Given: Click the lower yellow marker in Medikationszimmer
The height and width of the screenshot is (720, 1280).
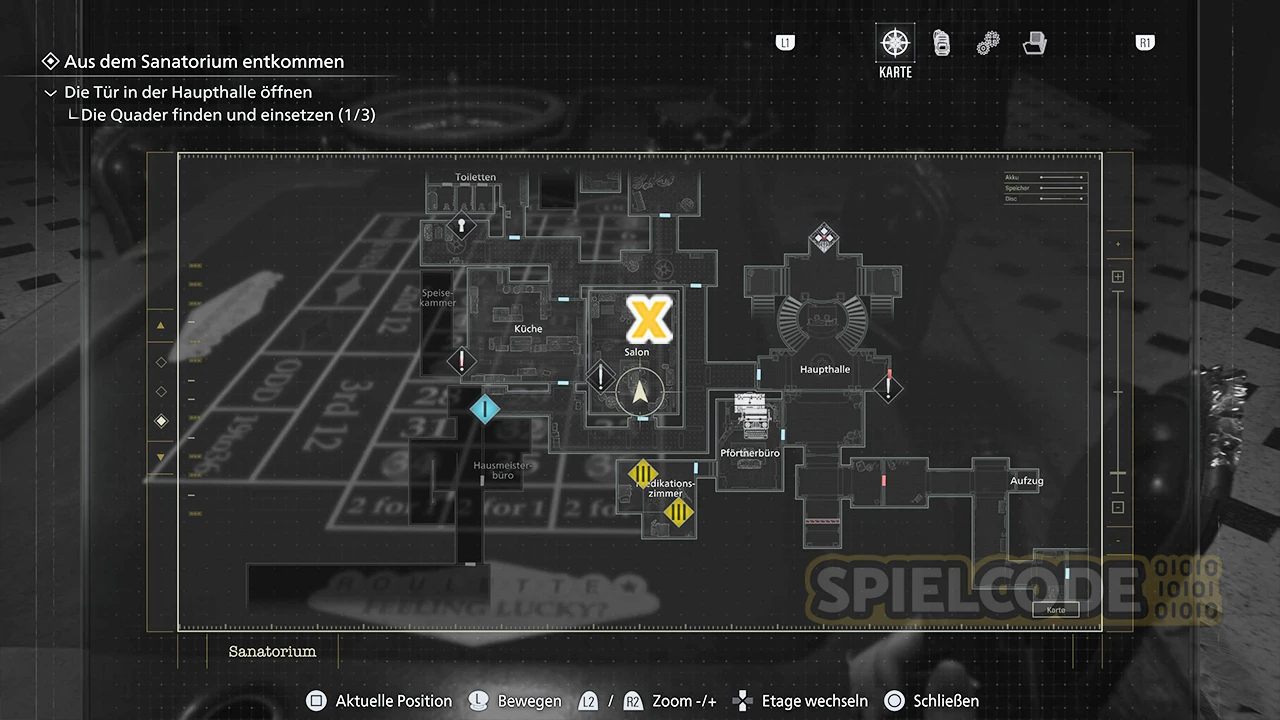Looking at the screenshot, I should point(679,514).
